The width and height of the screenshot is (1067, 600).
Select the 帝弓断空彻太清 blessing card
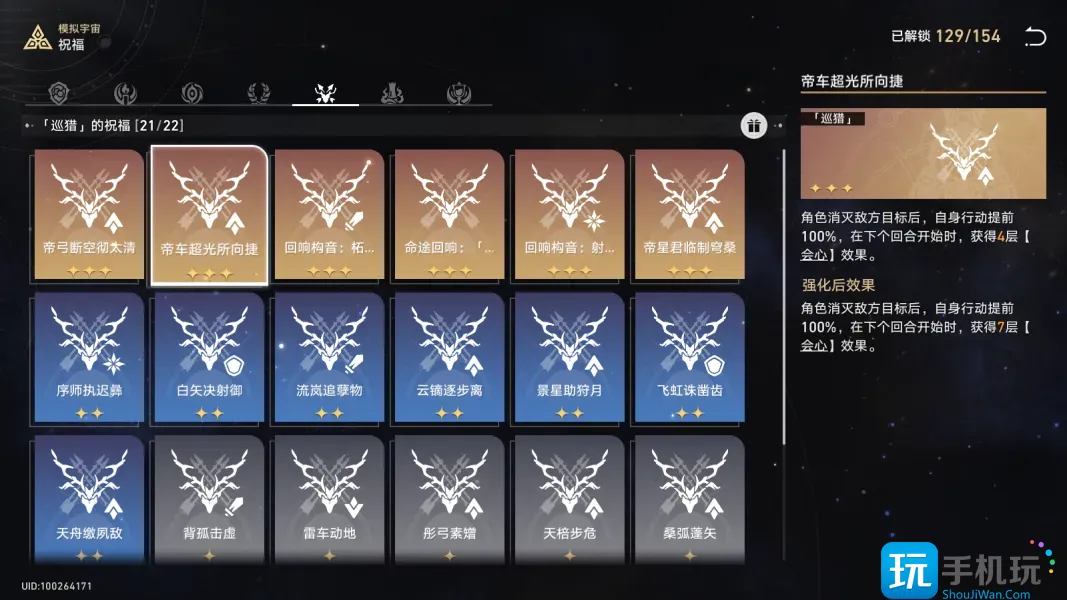[89, 215]
